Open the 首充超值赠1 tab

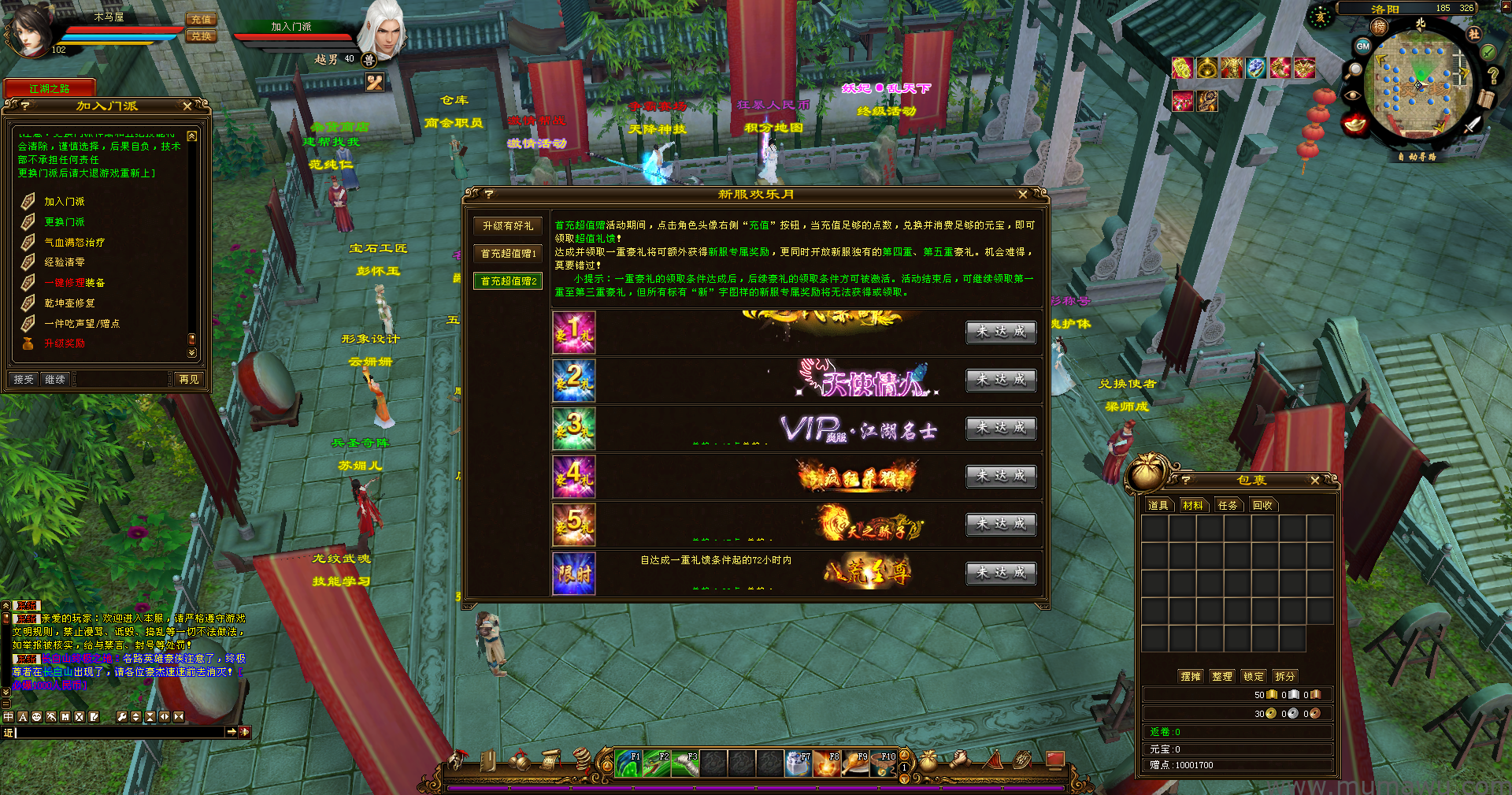(508, 254)
